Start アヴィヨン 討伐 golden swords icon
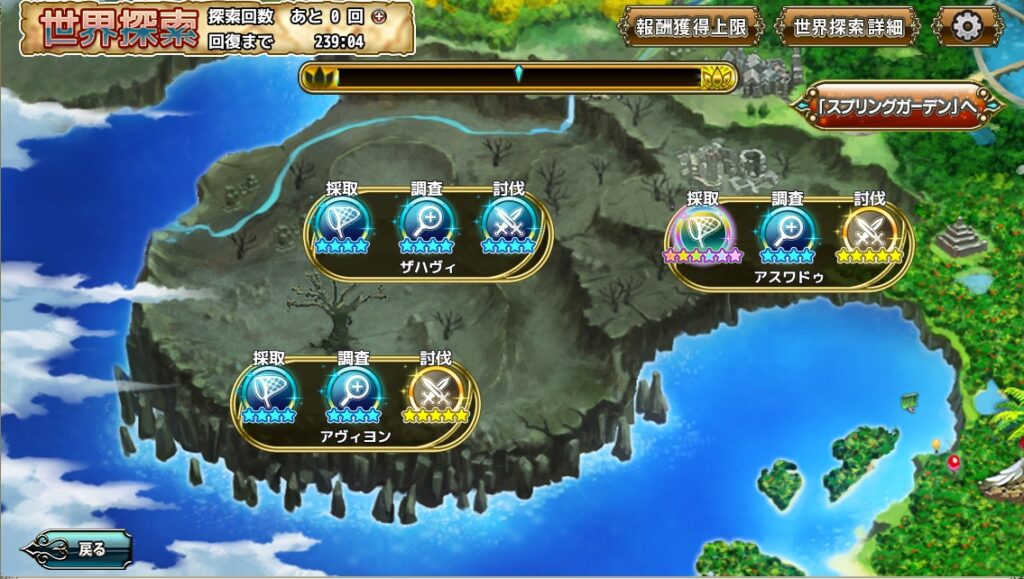Viewport: 1024px width, 579px height. point(435,388)
